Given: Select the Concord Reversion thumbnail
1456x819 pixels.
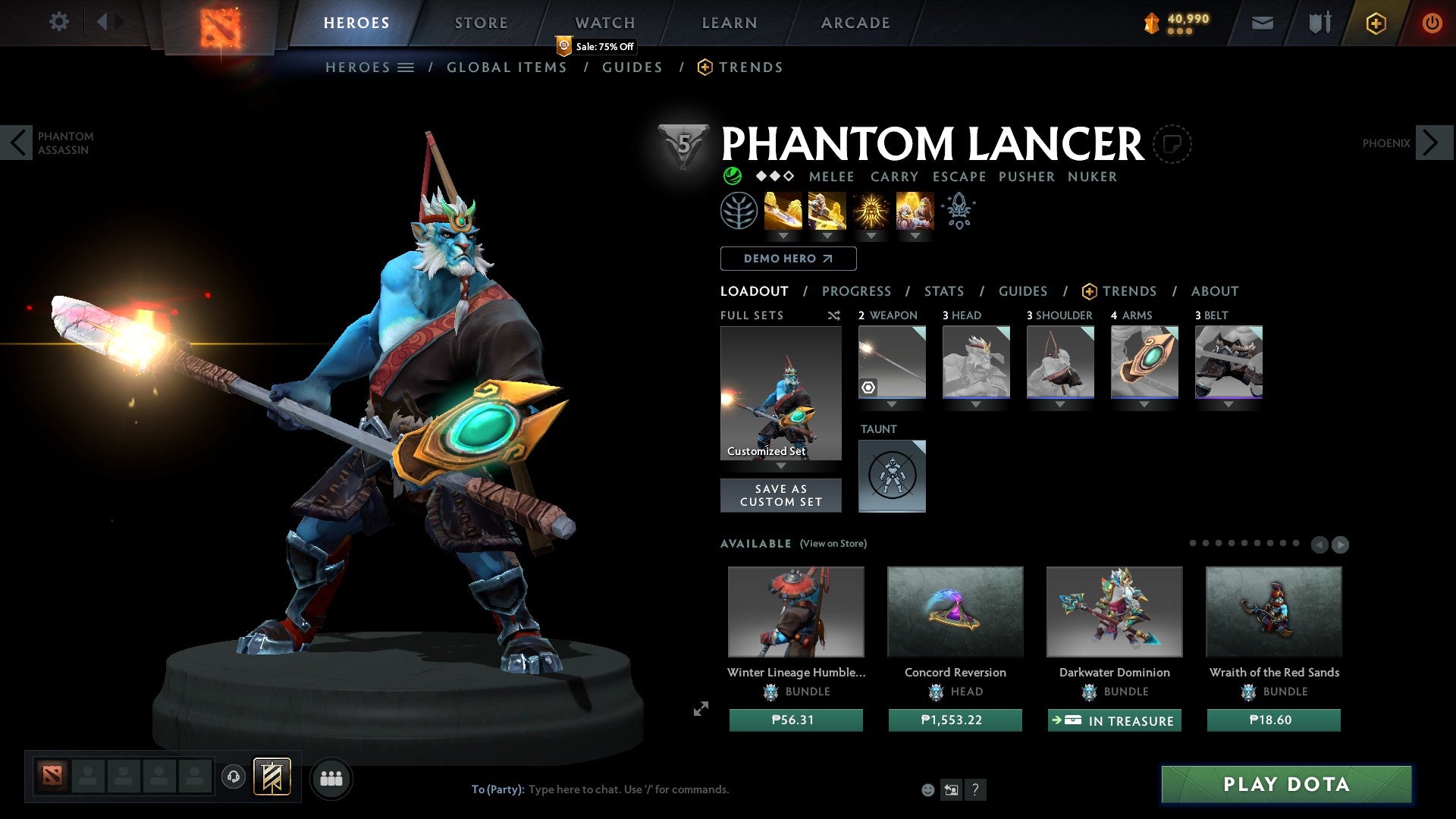Looking at the screenshot, I should coord(955,612).
